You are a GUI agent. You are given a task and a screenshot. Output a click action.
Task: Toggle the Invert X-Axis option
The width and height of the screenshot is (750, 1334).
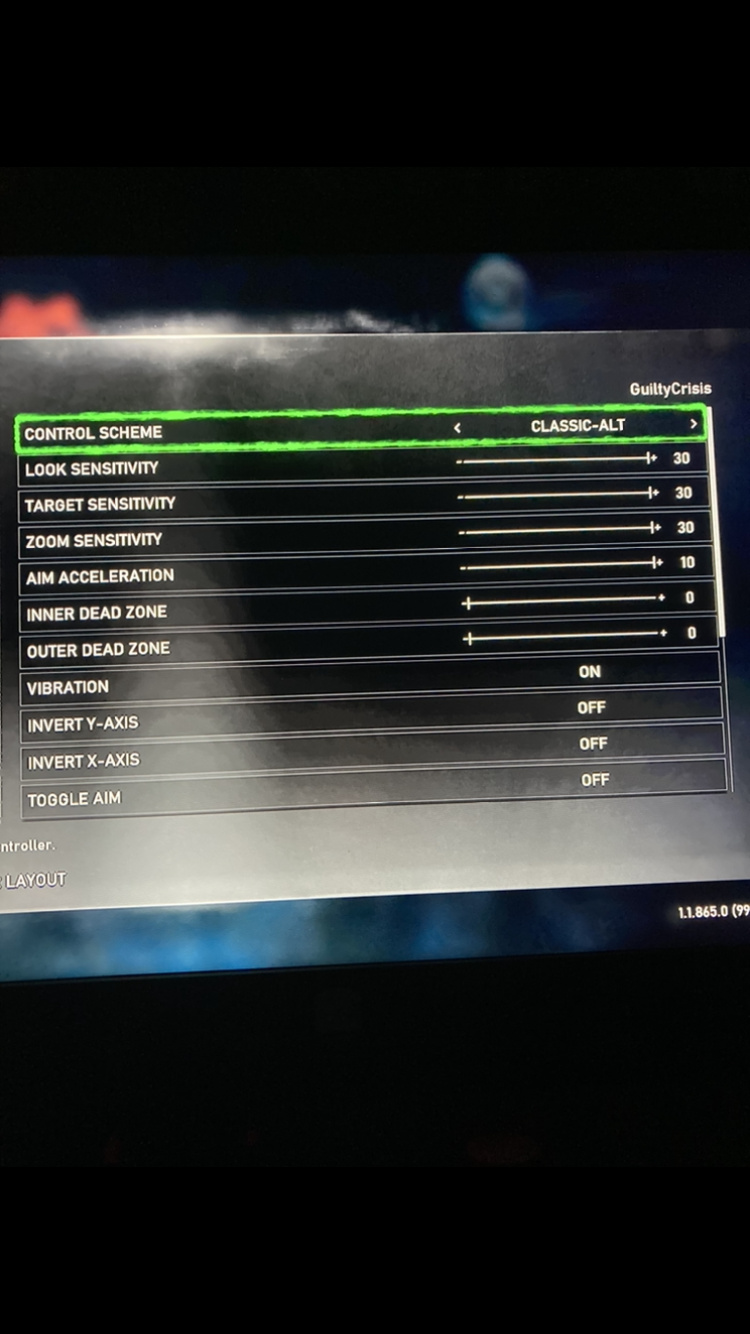593,744
